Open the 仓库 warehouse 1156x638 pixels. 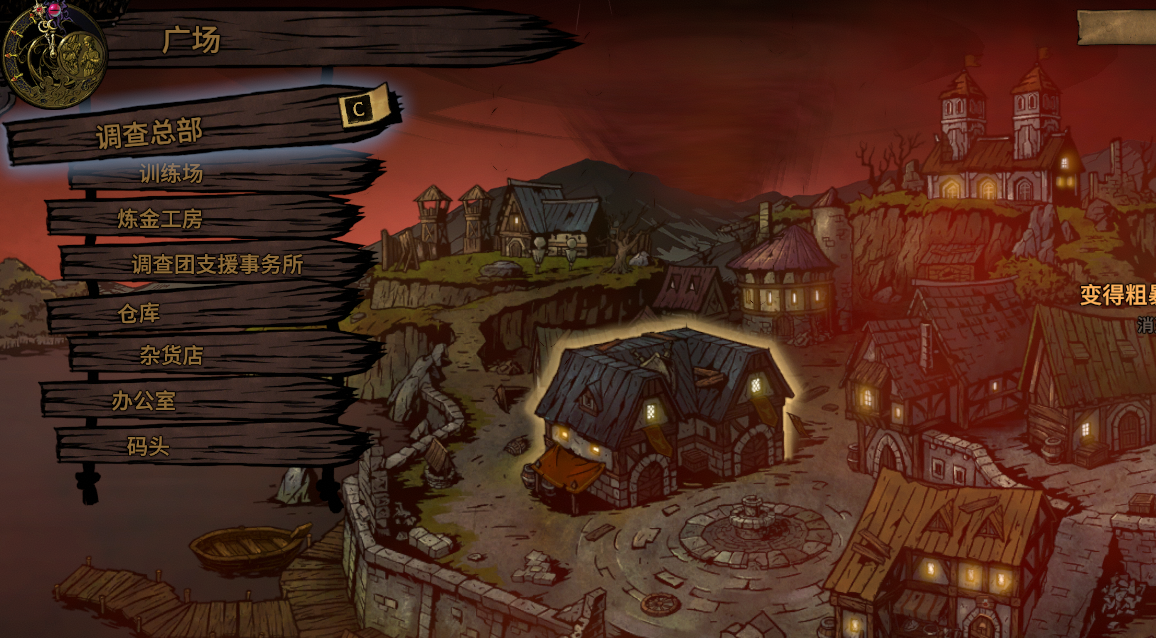pyautogui.click(x=139, y=313)
